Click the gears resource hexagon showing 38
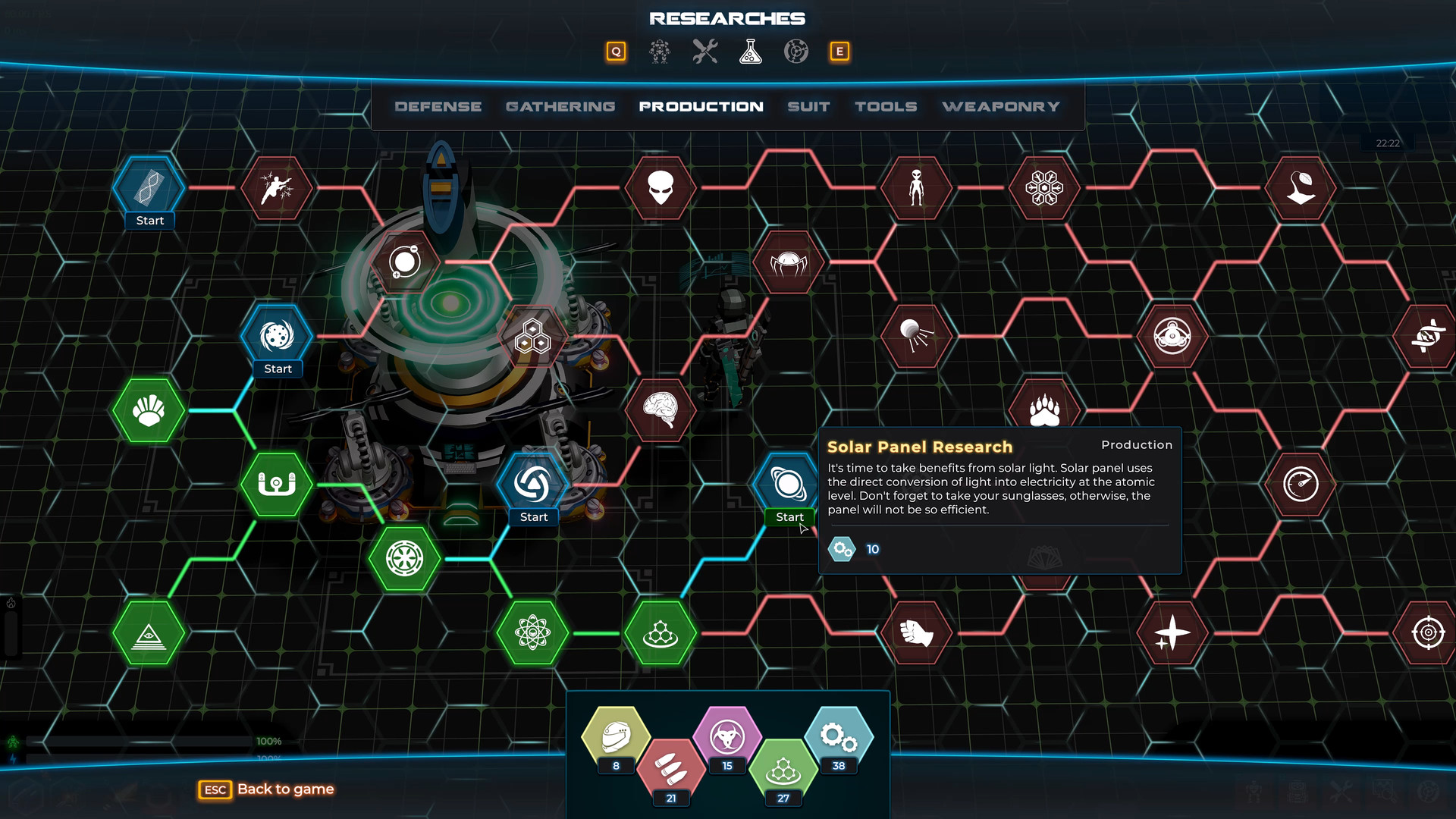The height and width of the screenshot is (819, 1456). point(837,734)
